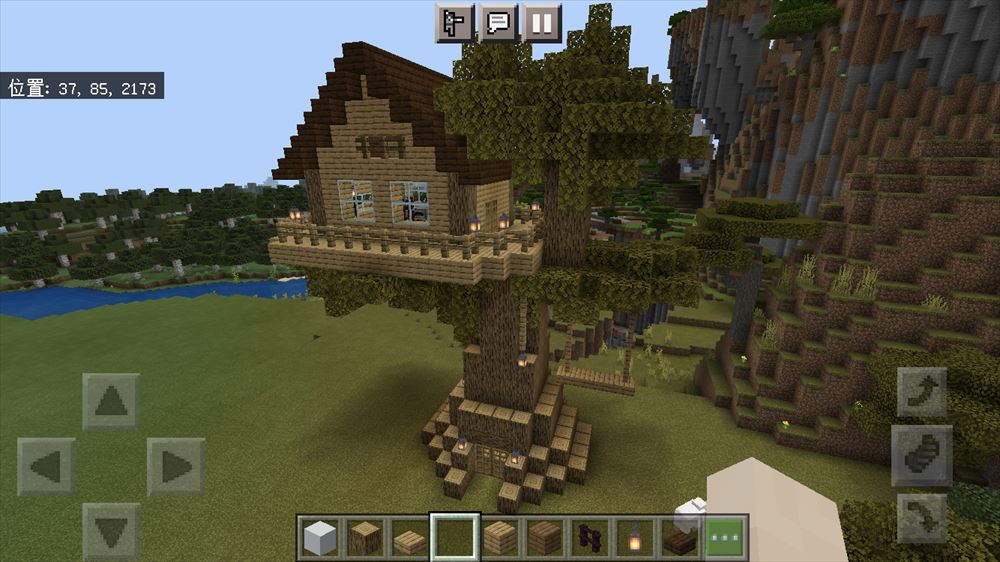1000x562 pixels.
Task: Select the highlighted empty hotbar slot
Action: coord(455,539)
